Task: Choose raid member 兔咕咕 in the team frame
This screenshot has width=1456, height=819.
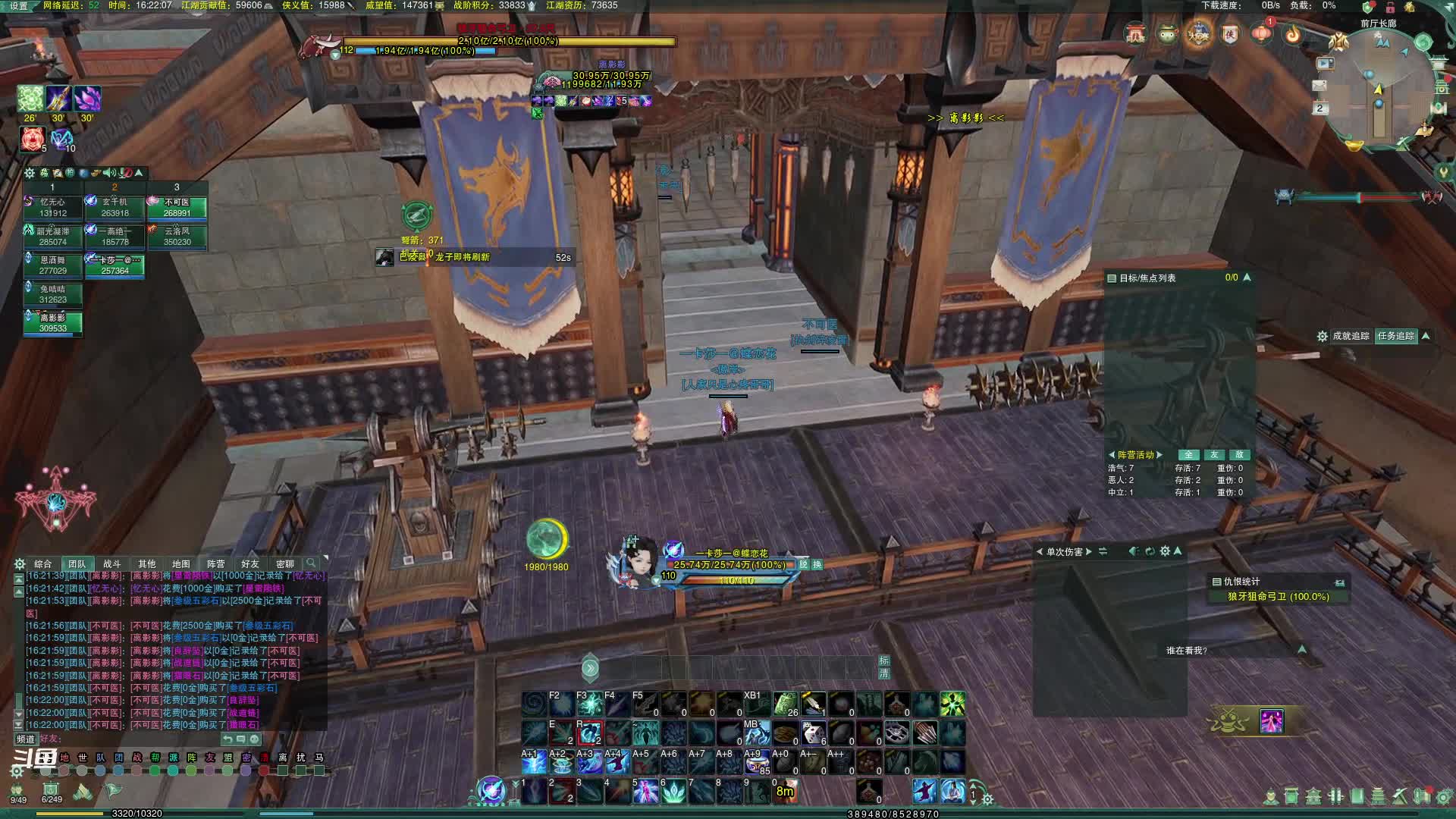Action: [x=52, y=294]
